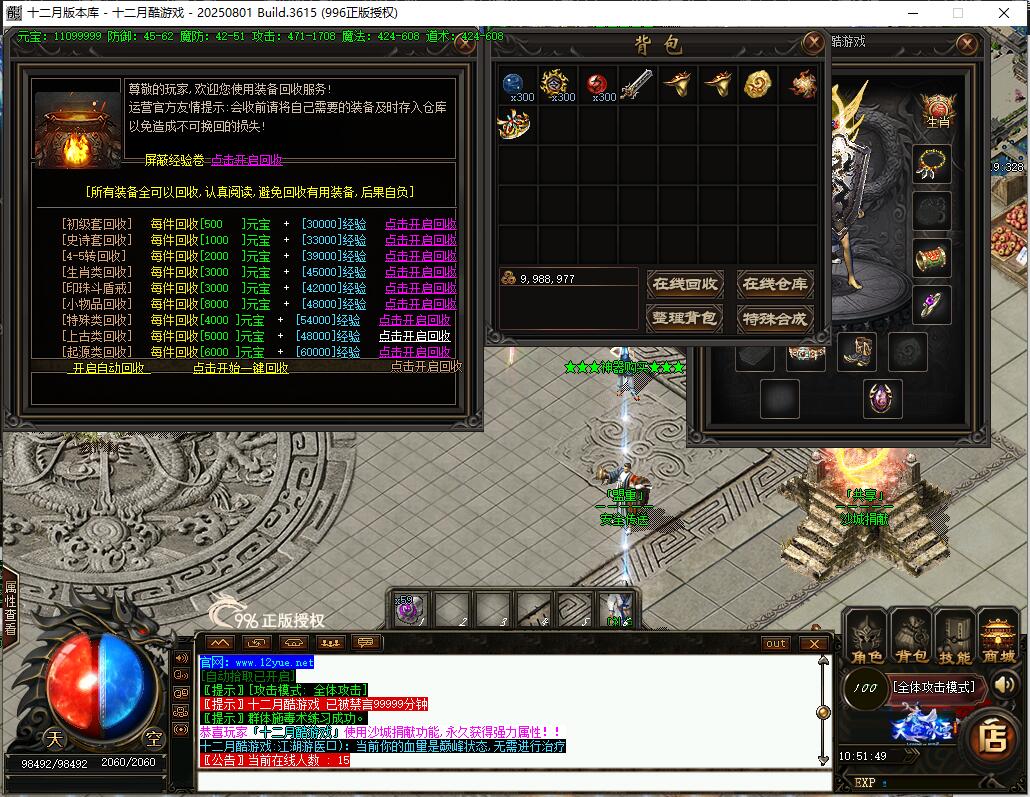Close the character equipment panel
The image size is (1030, 797).
[x=966, y=44]
